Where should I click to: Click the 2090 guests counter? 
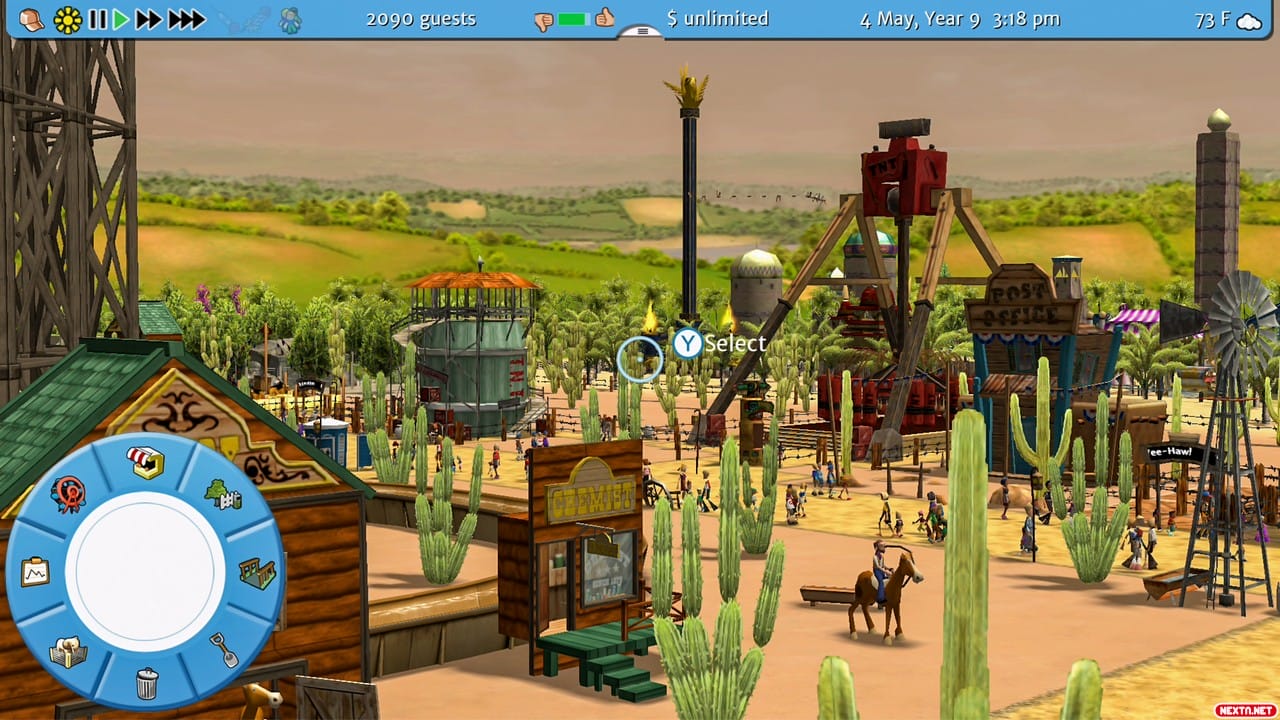click(x=421, y=18)
